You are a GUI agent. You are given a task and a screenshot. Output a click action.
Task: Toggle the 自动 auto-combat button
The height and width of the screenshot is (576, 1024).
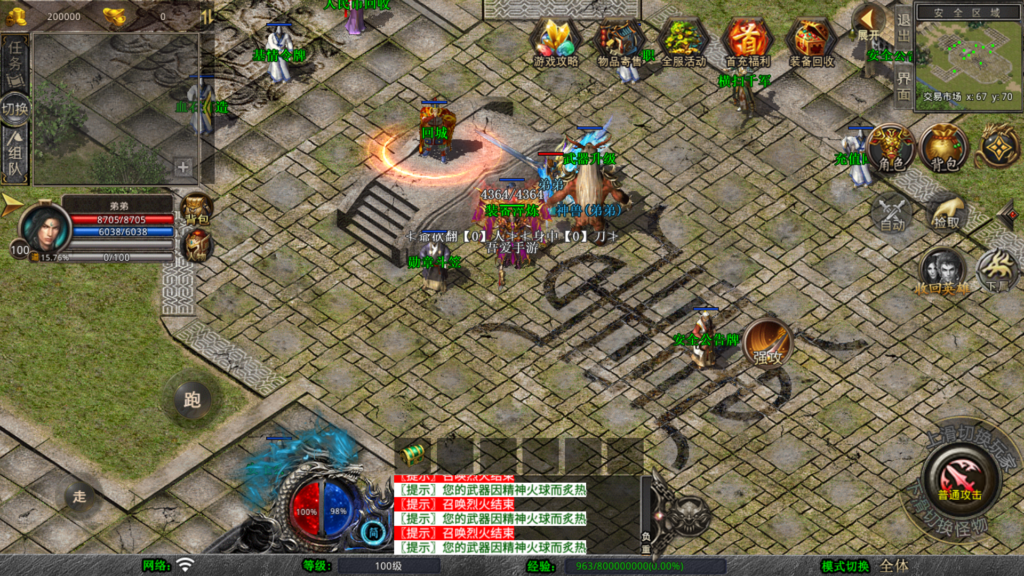(x=890, y=211)
